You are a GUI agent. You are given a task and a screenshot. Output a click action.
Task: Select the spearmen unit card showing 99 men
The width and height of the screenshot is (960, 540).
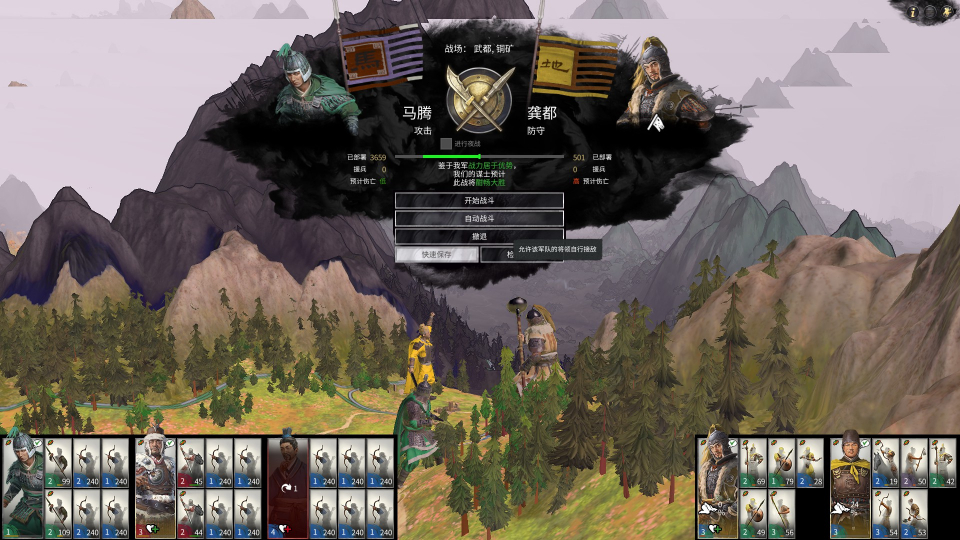click(x=59, y=461)
